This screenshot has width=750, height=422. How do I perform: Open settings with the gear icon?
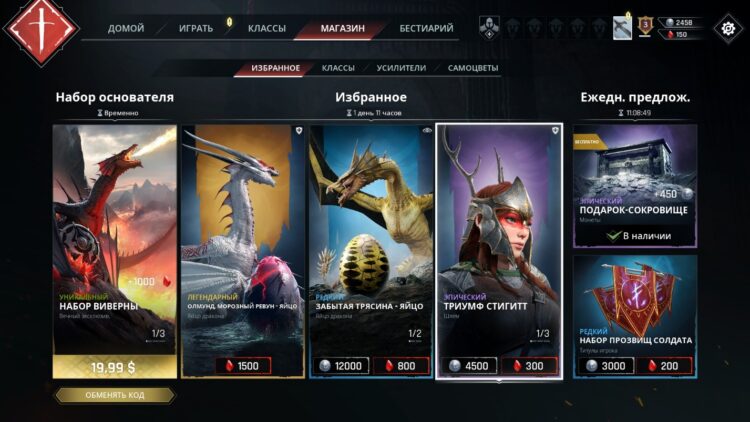click(x=725, y=28)
